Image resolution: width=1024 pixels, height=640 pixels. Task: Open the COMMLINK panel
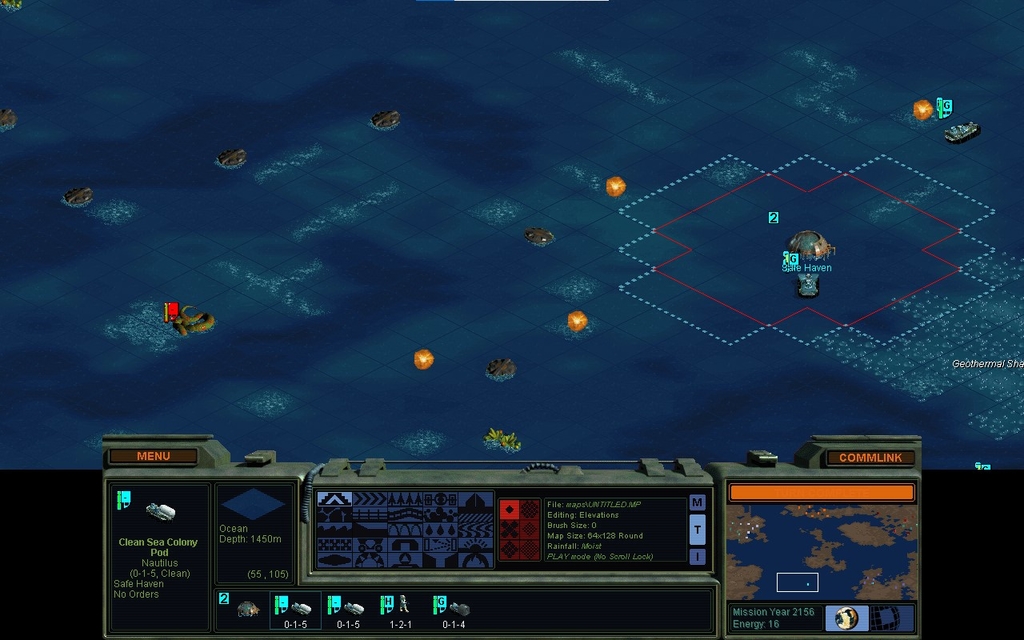click(x=869, y=457)
